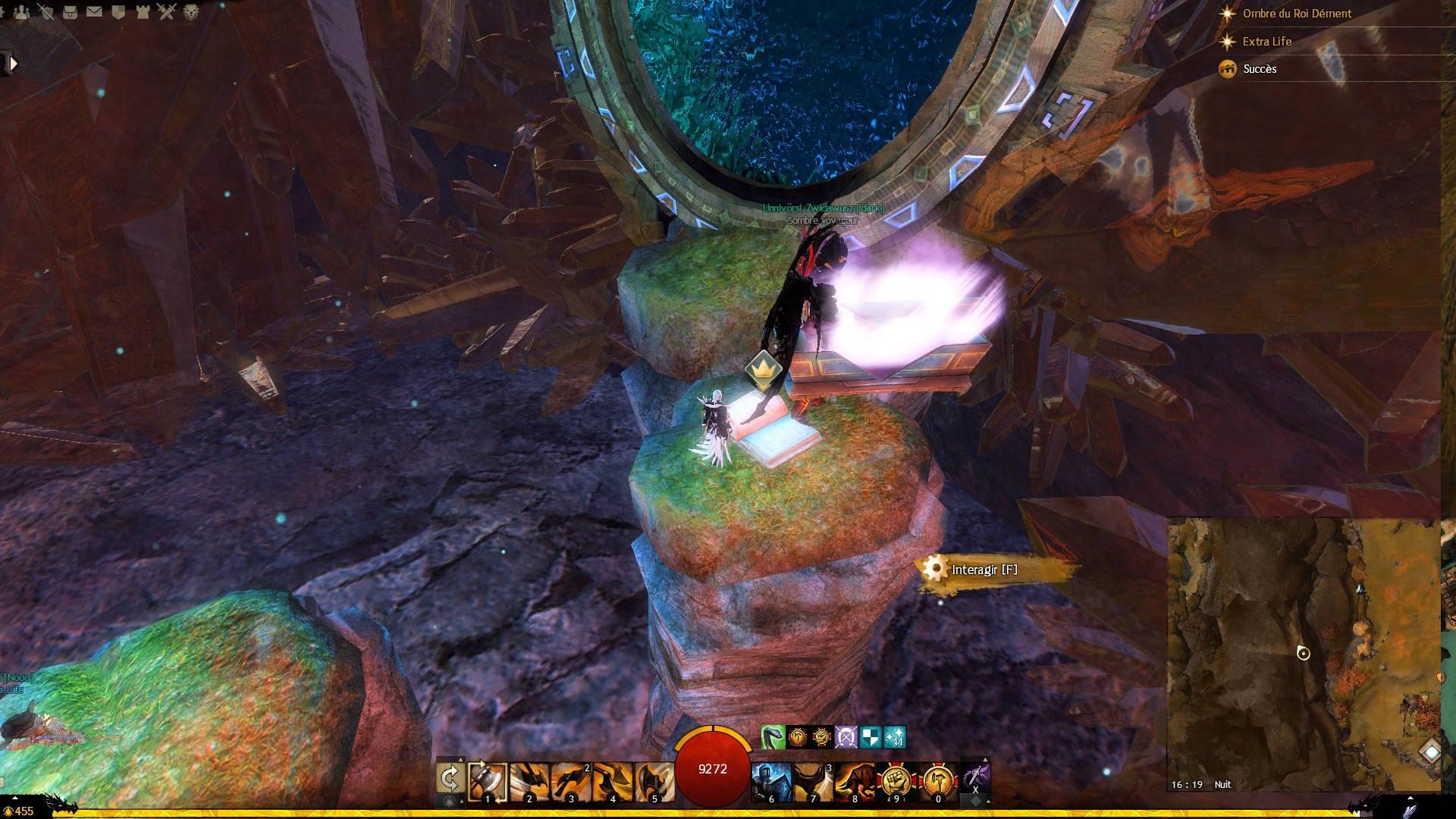The width and height of the screenshot is (1456, 819).
Task: Open the contacts and party panel
Action: (21, 12)
